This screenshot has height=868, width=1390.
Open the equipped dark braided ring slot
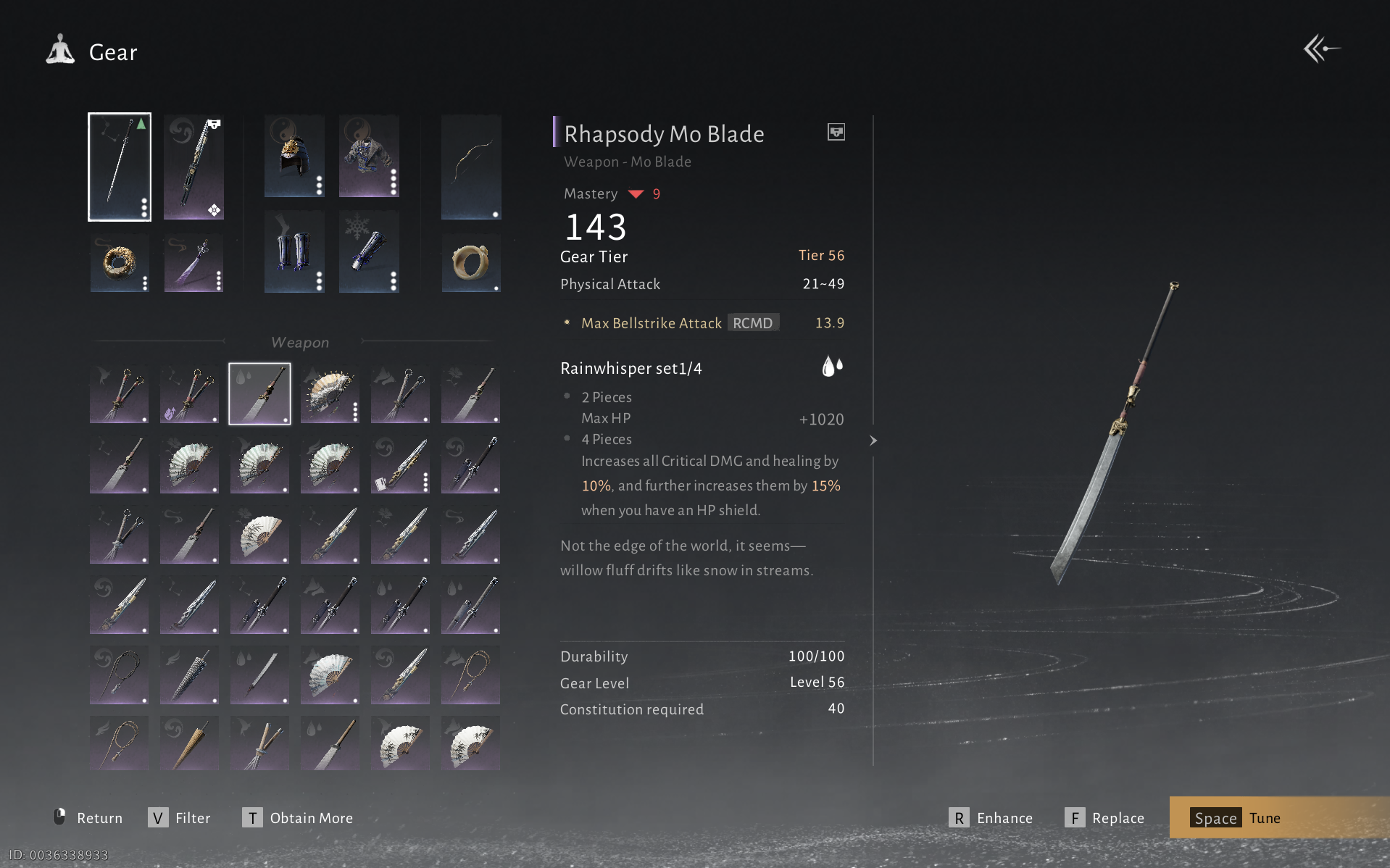pyautogui.click(x=120, y=263)
